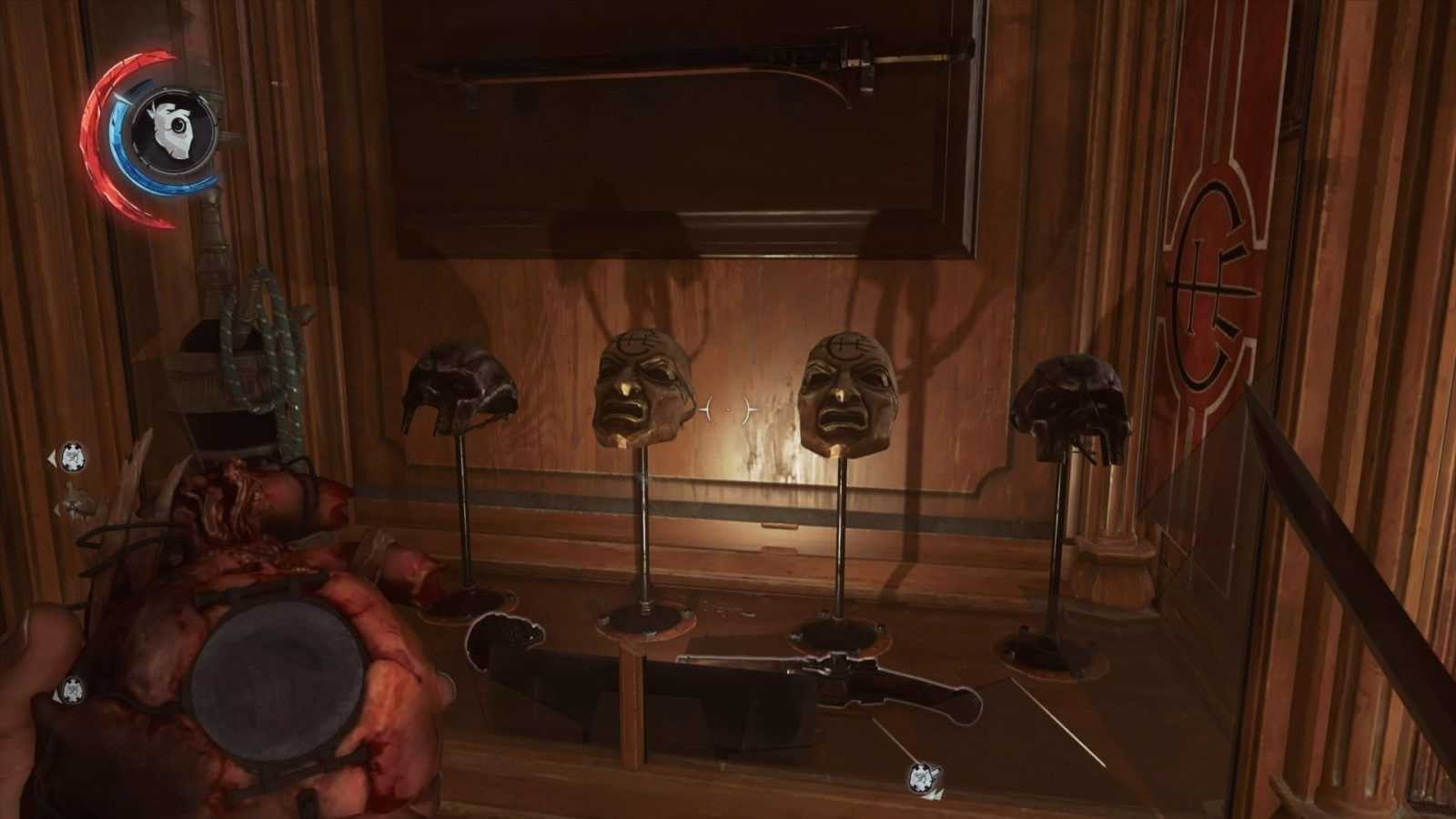Click the faded bonecharm tracker marker
Image resolution: width=1456 pixels, height=819 pixels.
point(76,502)
